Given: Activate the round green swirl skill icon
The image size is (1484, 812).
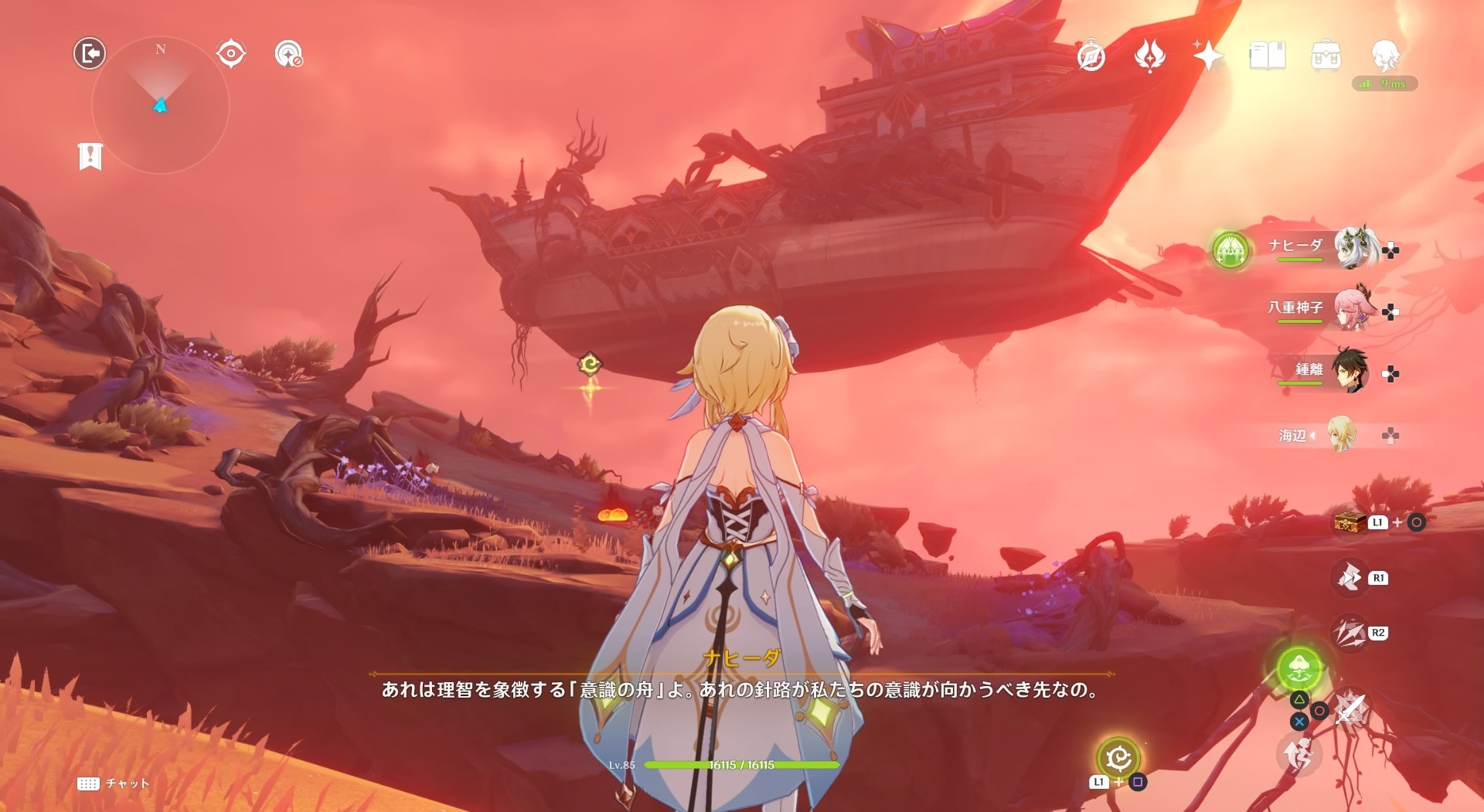Looking at the screenshot, I should pos(1118,758).
